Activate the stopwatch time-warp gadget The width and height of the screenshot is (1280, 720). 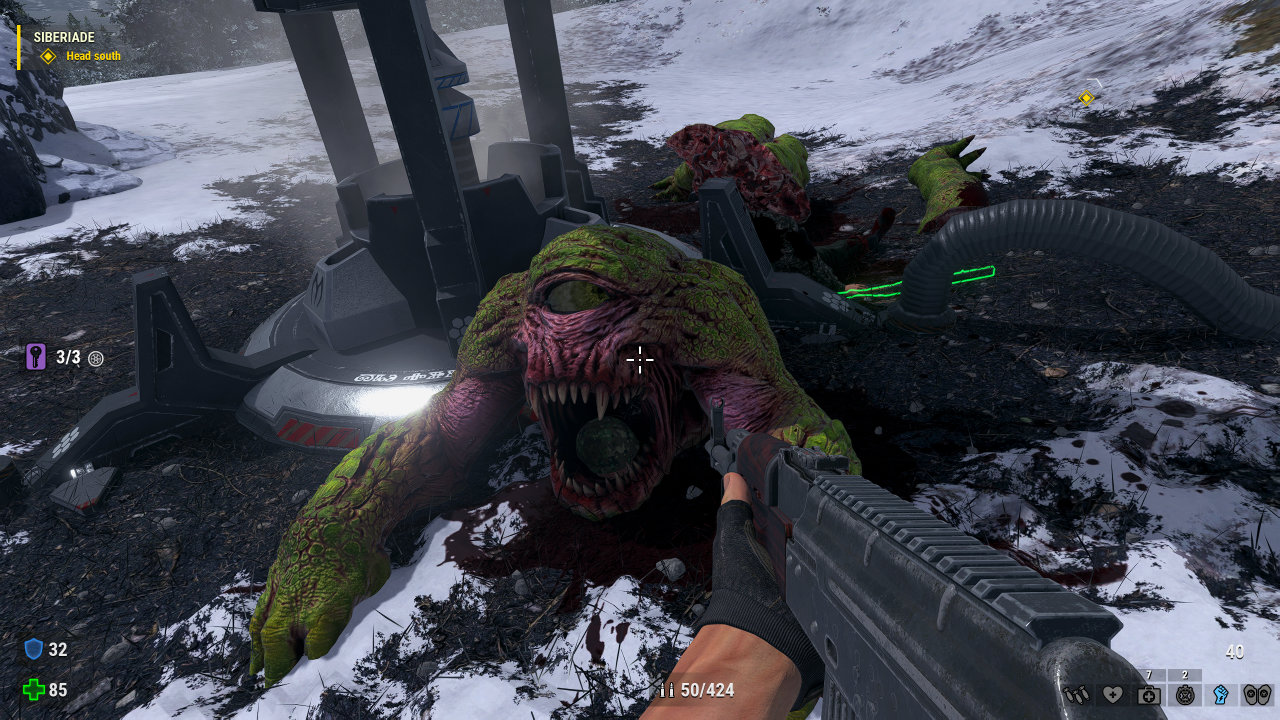pyautogui.click(x=1184, y=694)
